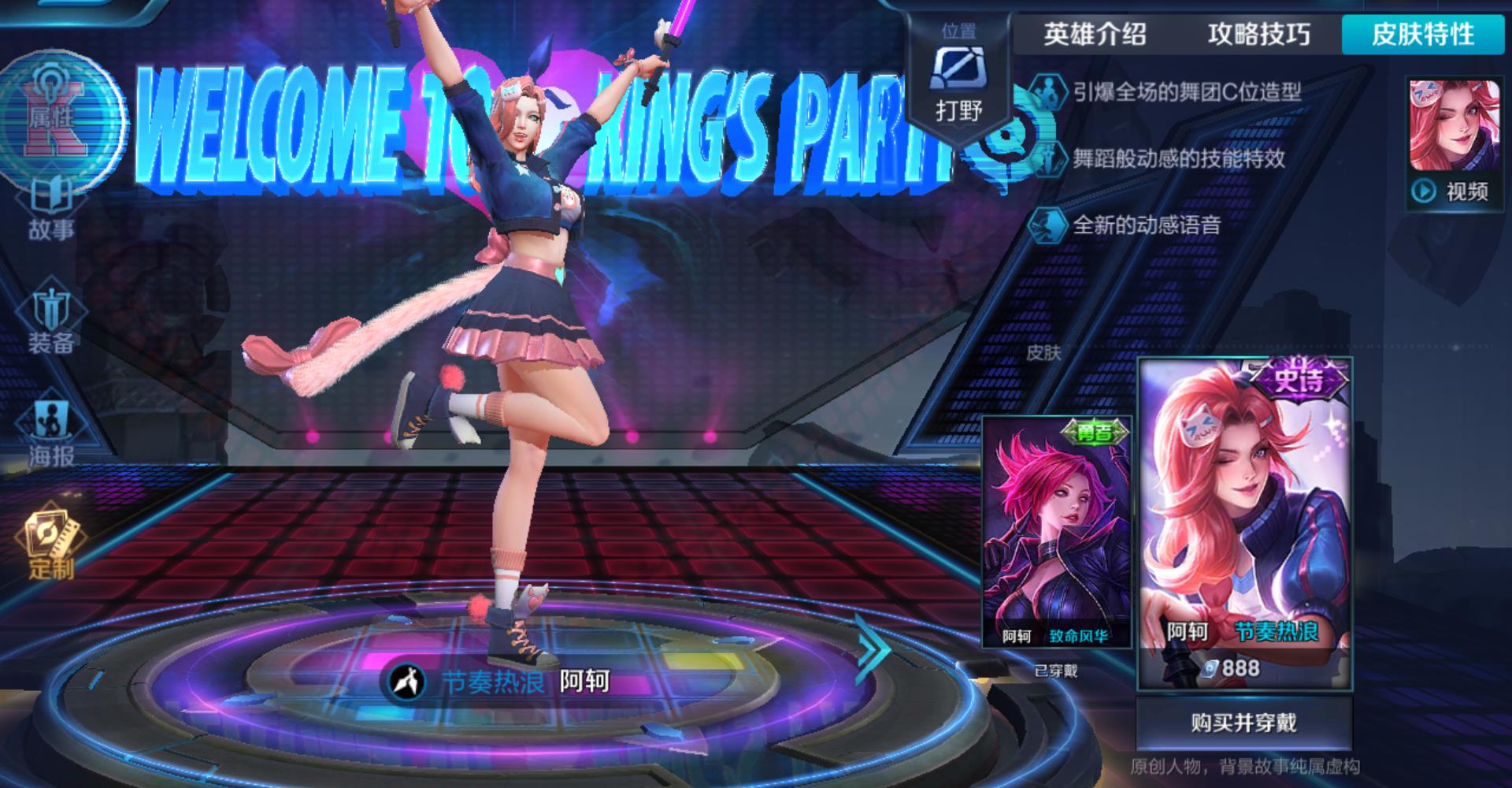Play the skin preview 视频
The image size is (1512, 788).
pyautogui.click(x=1454, y=191)
